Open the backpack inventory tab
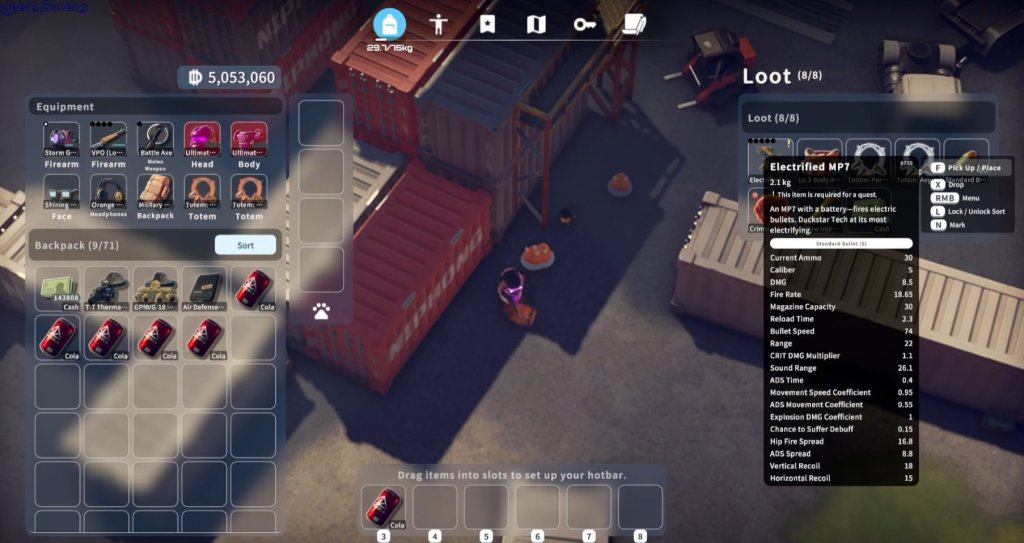The height and width of the screenshot is (543, 1024). click(389, 25)
